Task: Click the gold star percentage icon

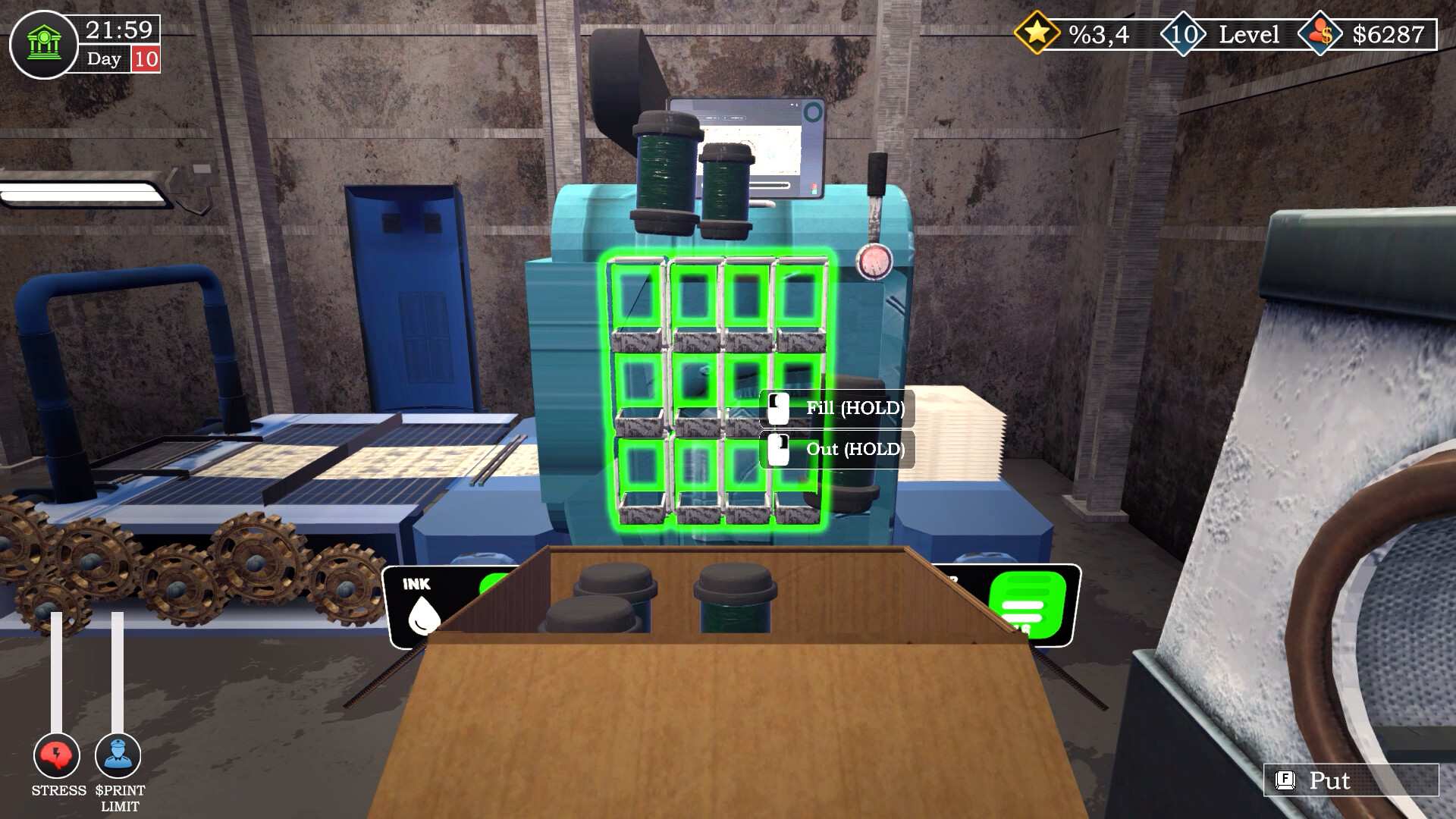Action: (x=1038, y=33)
